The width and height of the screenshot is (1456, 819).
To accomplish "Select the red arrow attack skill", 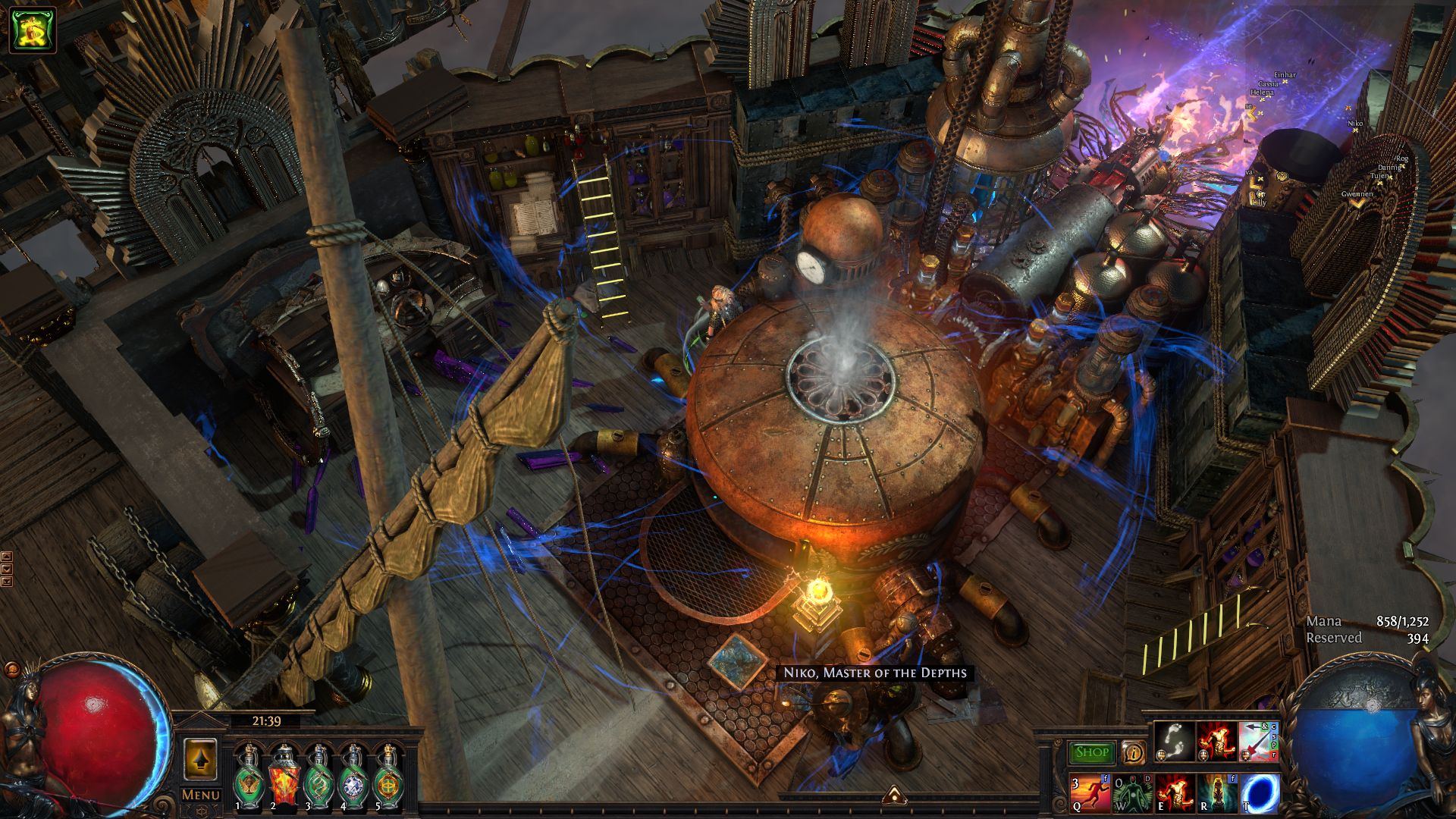I will click(1258, 741).
